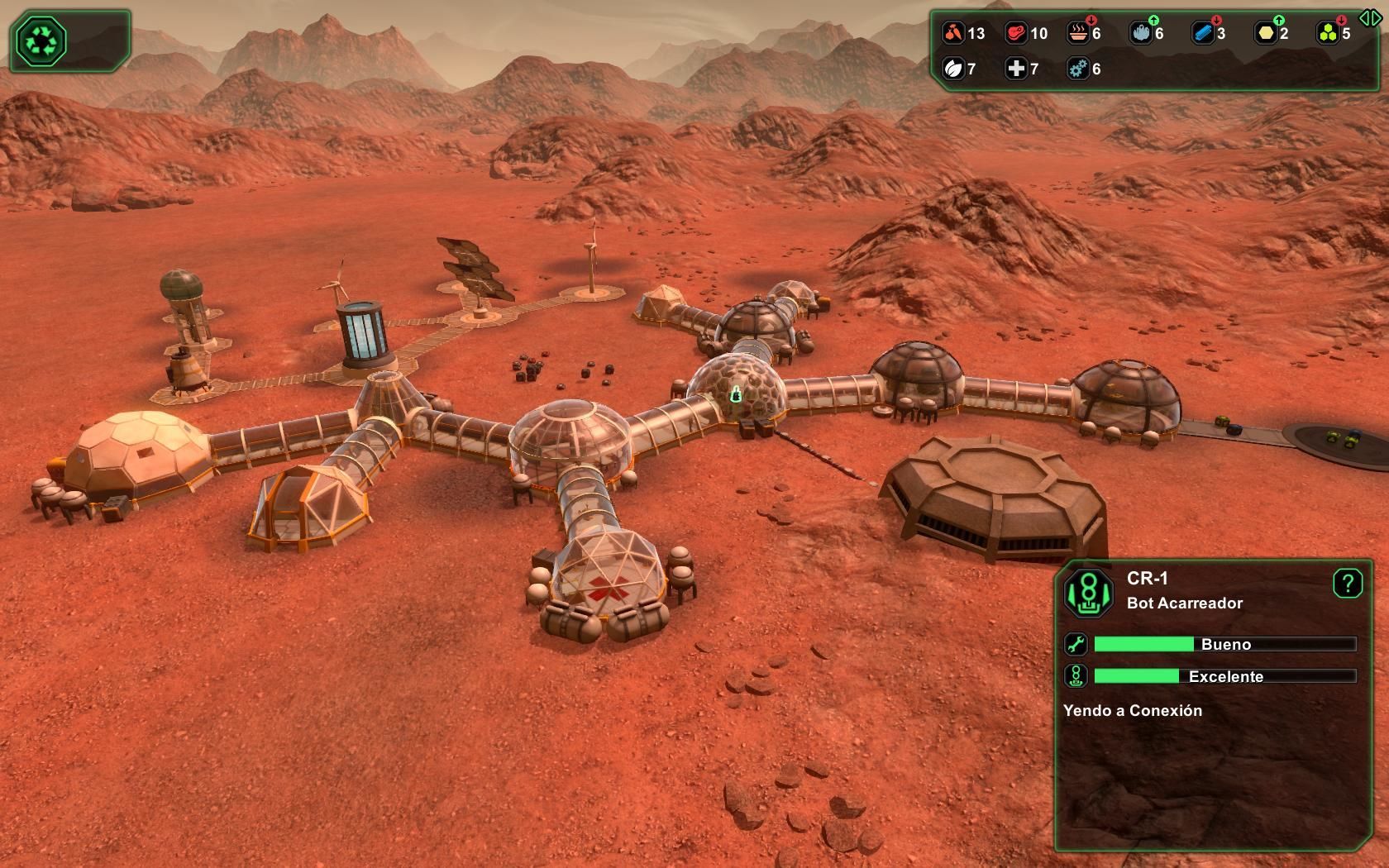The width and height of the screenshot is (1389, 868).
Task: Click the wrench condition icon for CR-1
Action: [x=1076, y=644]
